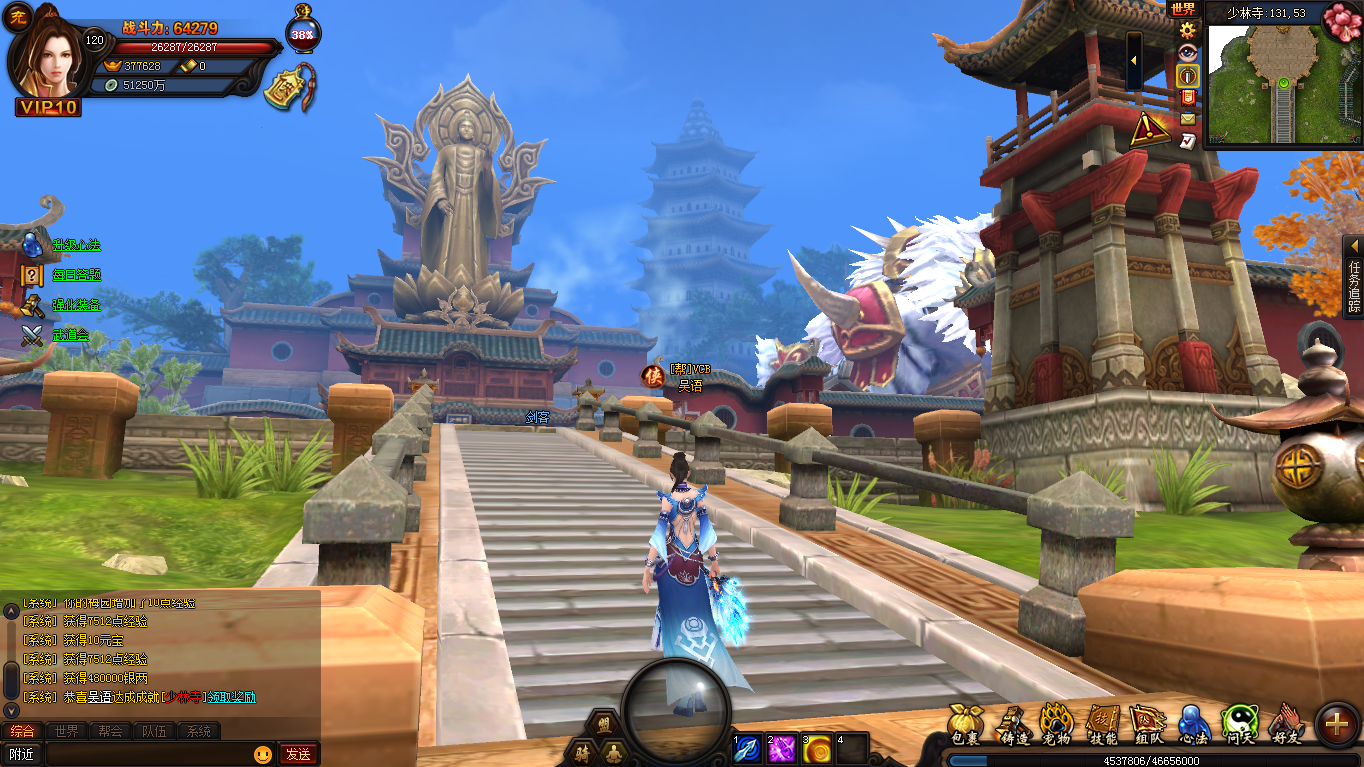Open the 铸造 forging menu
Image resolution: width=1364 pixels, height=767 pixels.
1015,724
